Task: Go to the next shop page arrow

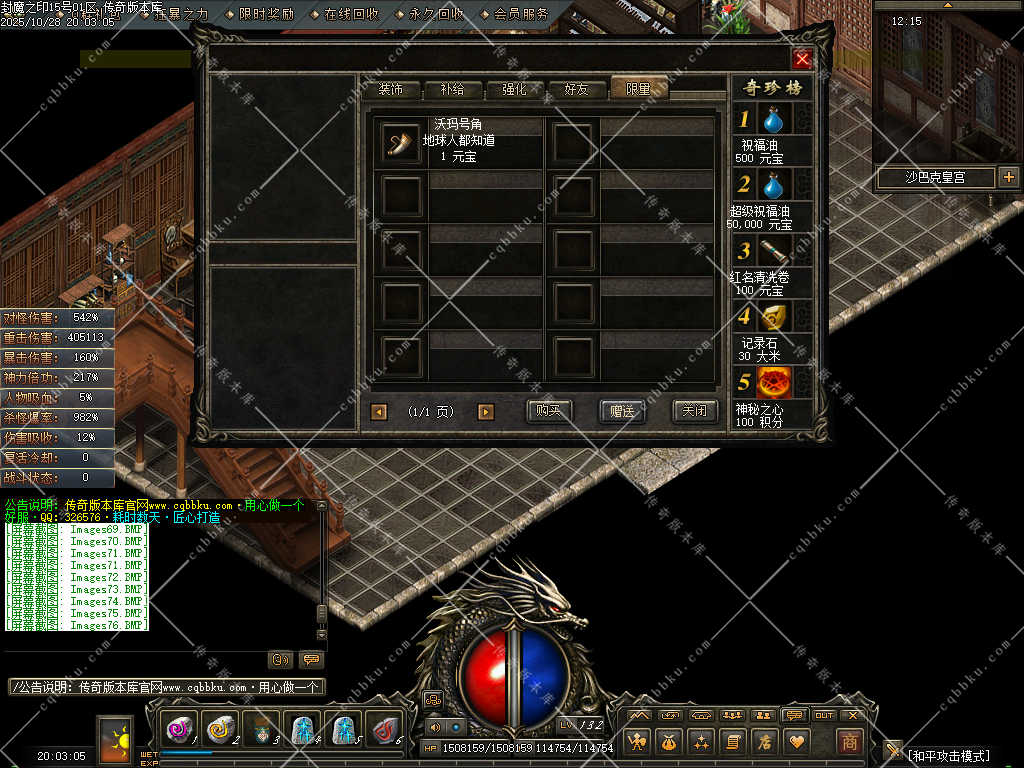Action: point(486,412)
